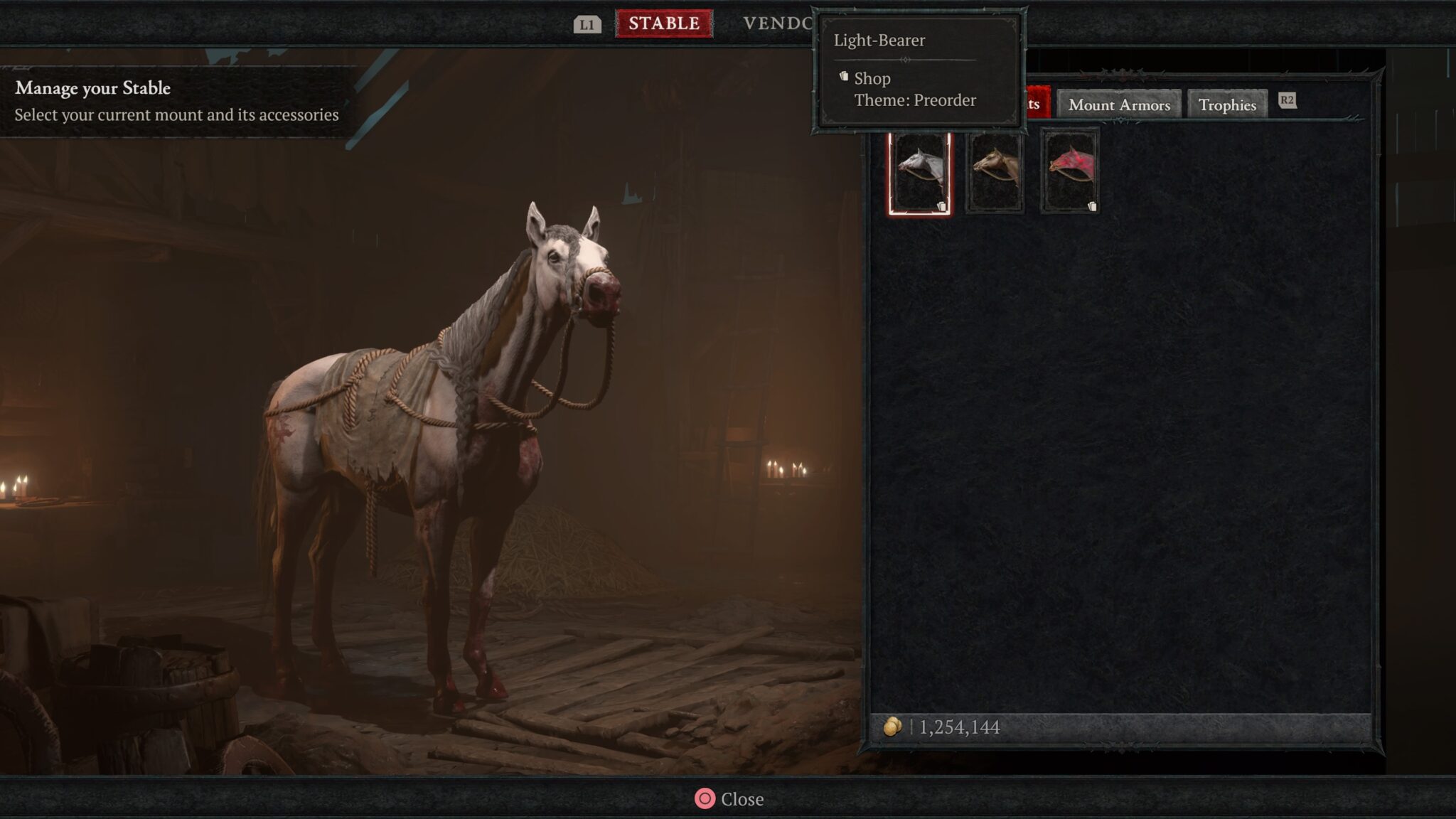Switch to the Stable tab

pos(664,21)
